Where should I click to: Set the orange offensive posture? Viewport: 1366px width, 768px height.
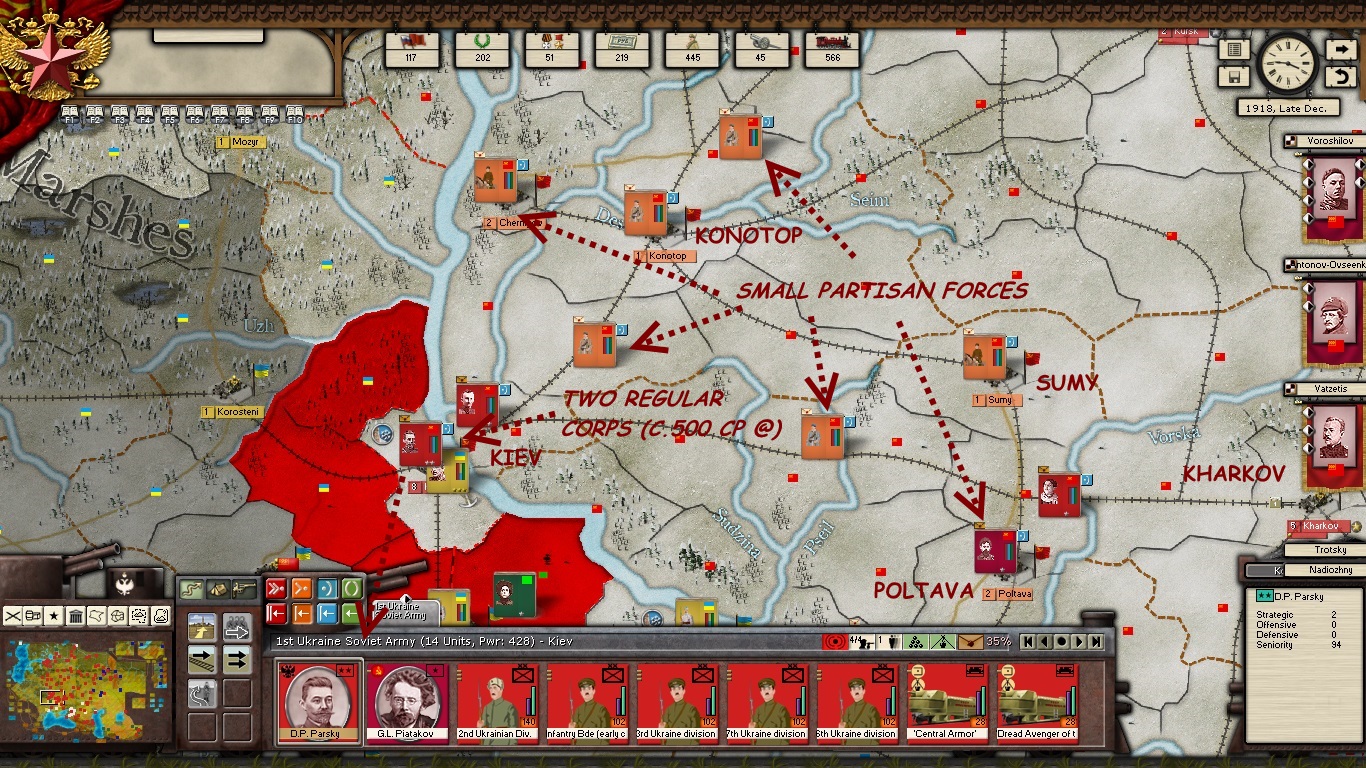[x=301, y=588]
